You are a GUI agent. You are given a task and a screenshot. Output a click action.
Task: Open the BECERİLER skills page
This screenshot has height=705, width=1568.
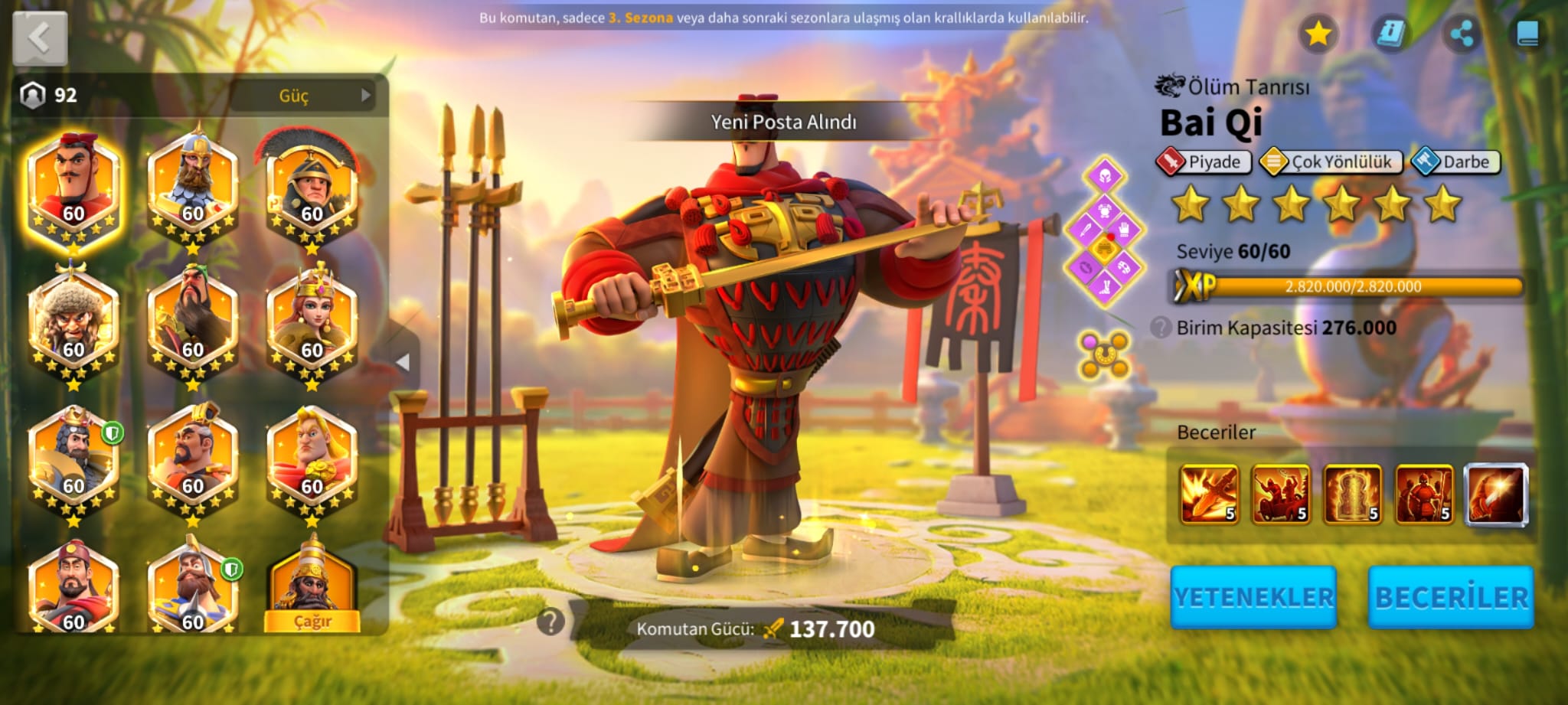pyautogui.click(x=1451, y=597)
